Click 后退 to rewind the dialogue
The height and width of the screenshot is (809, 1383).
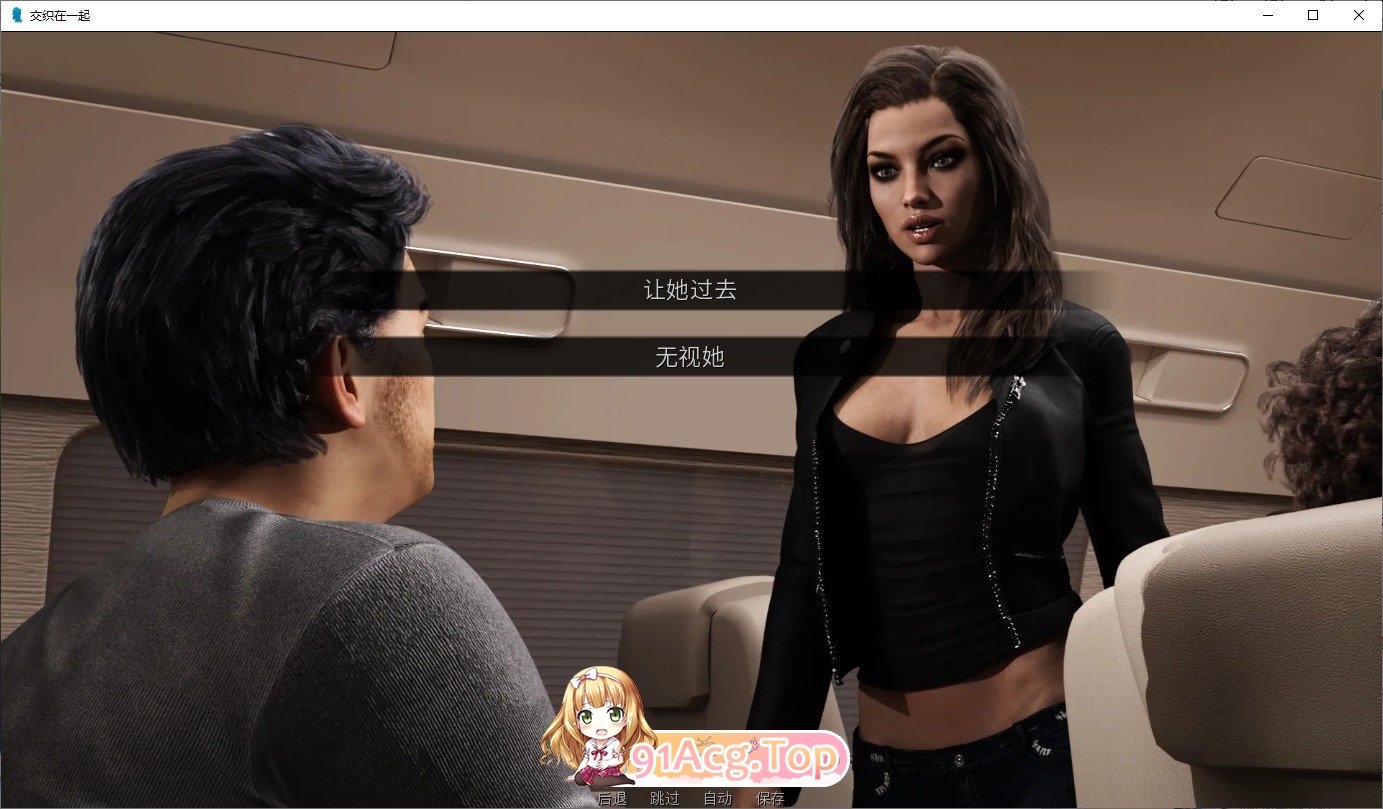click(x=614, y=798)
